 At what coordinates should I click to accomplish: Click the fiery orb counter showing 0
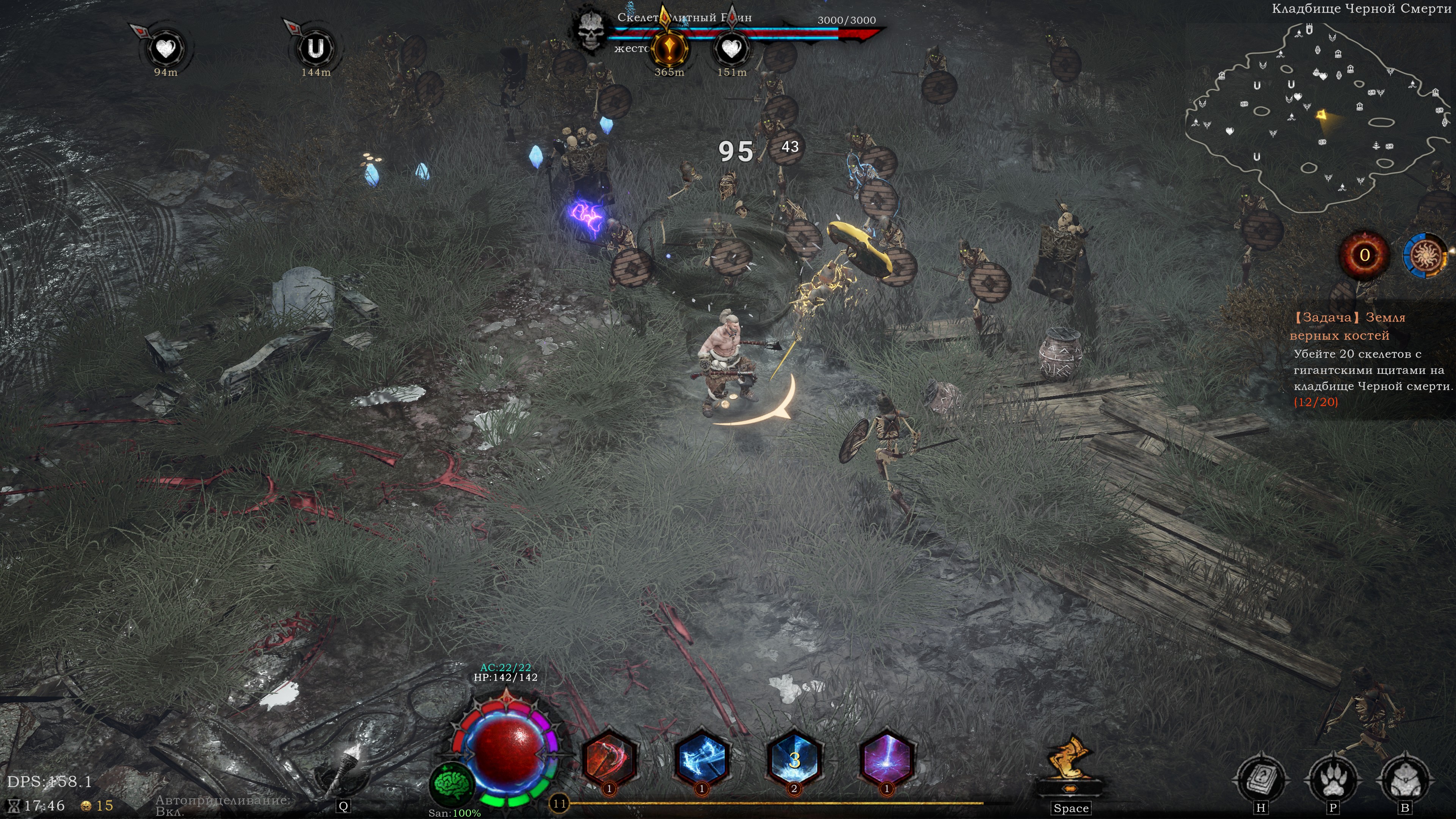(1364, 256)
